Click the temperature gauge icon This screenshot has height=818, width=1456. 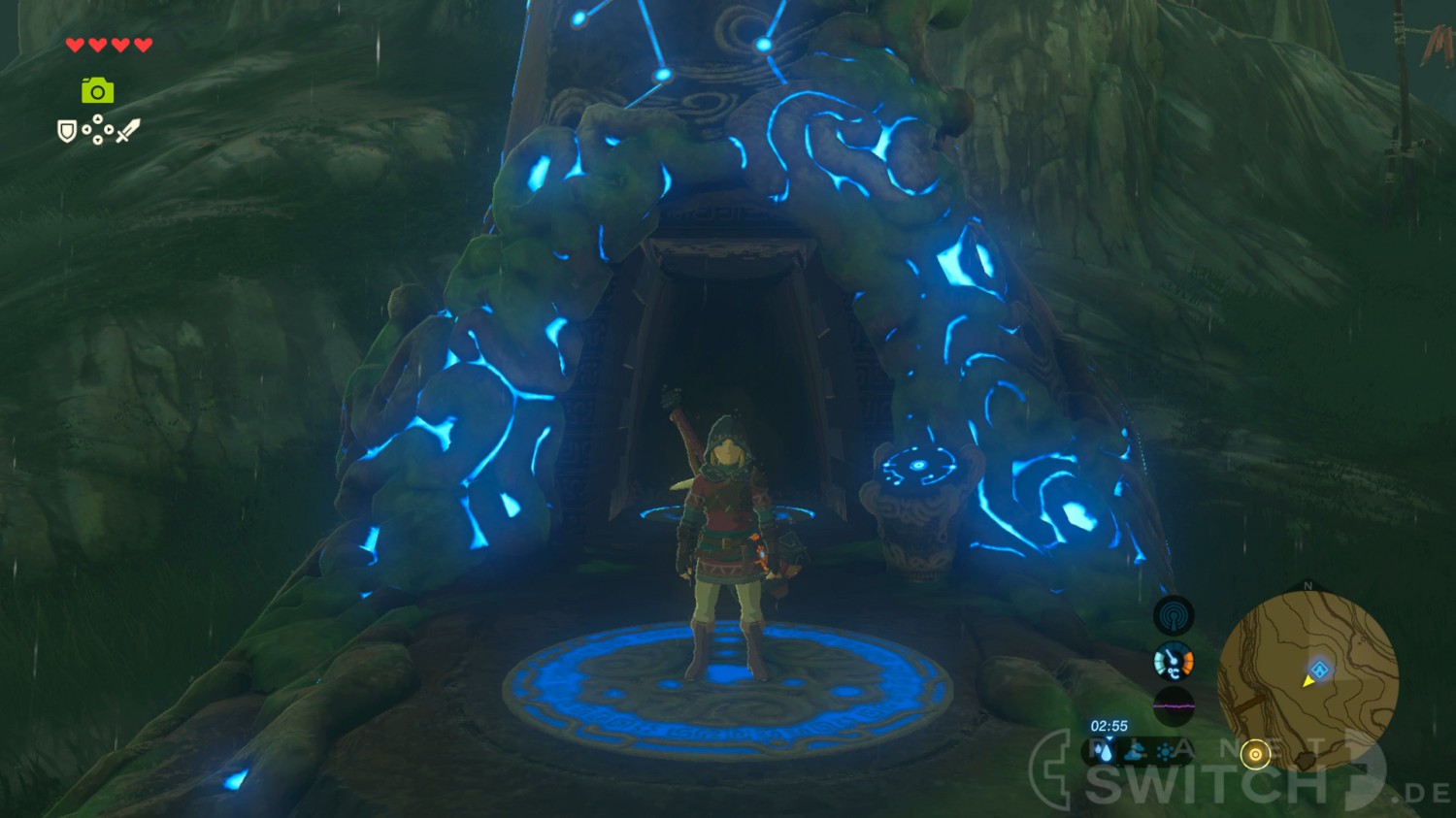pos(1174,662)
